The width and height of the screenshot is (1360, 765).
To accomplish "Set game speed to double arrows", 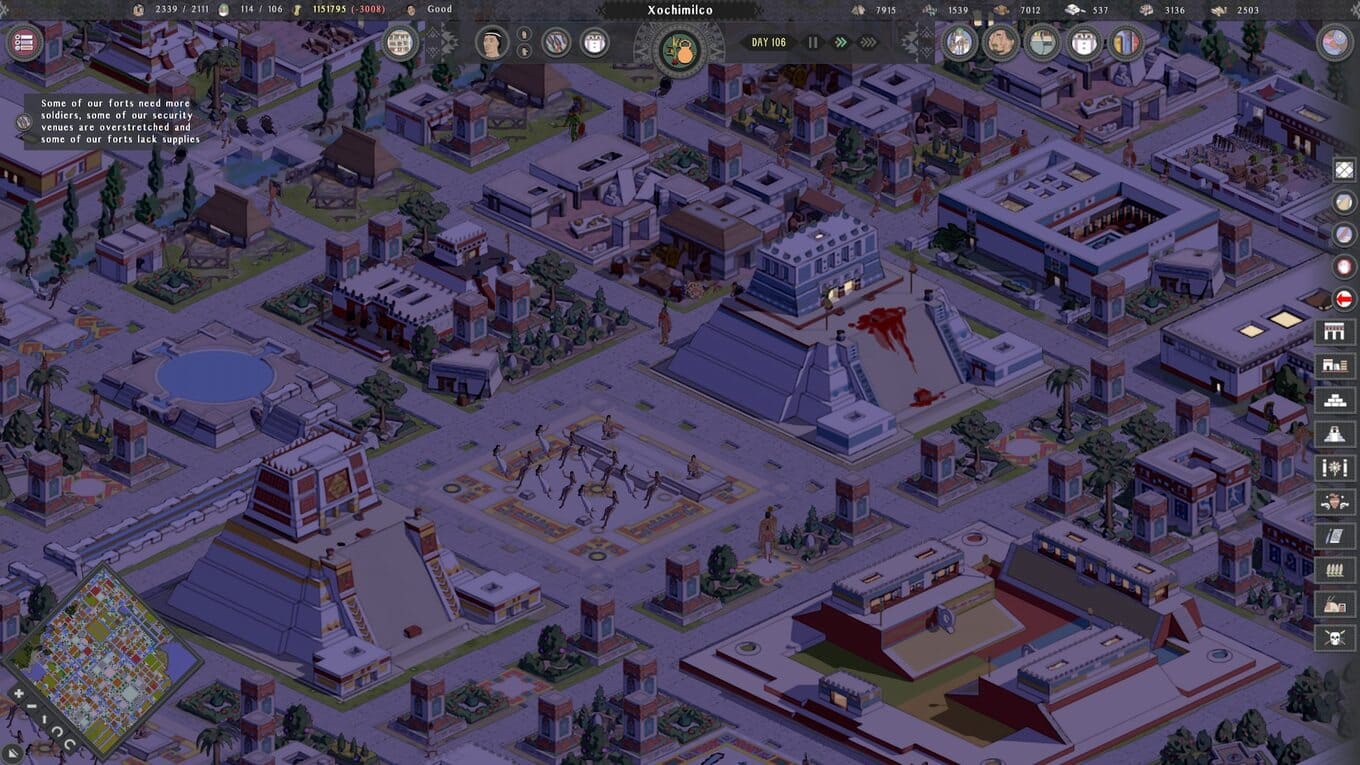I will [841, 42].
